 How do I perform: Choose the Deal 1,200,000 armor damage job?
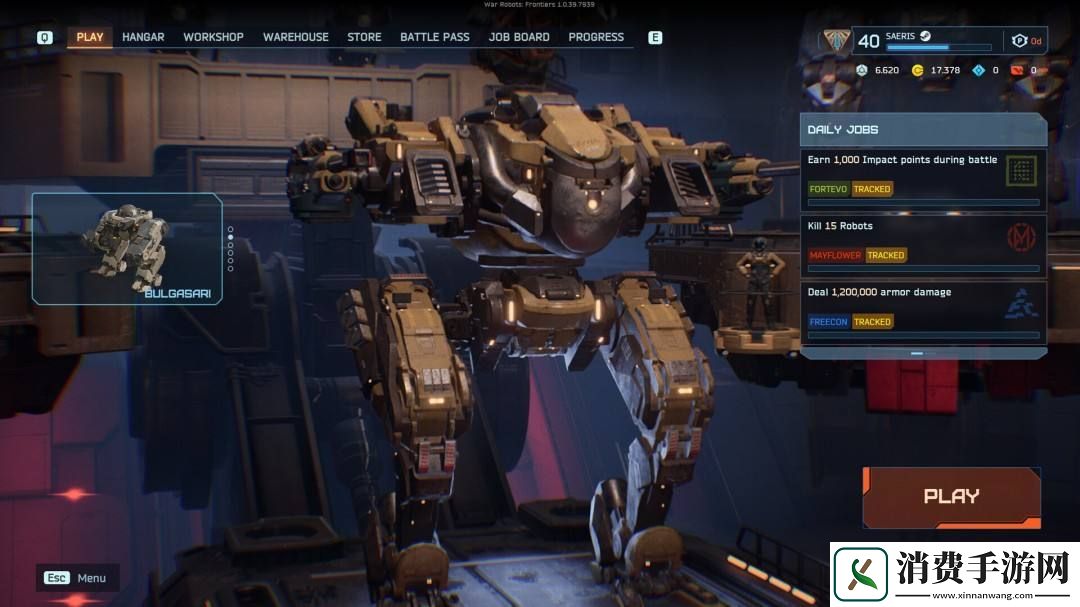point(922,311)
